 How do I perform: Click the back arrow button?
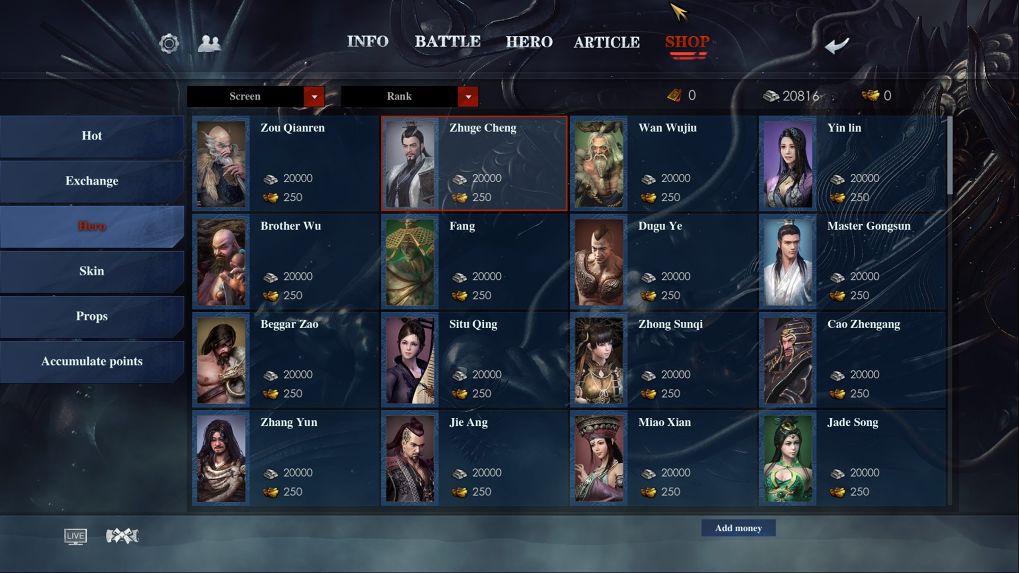837,45
